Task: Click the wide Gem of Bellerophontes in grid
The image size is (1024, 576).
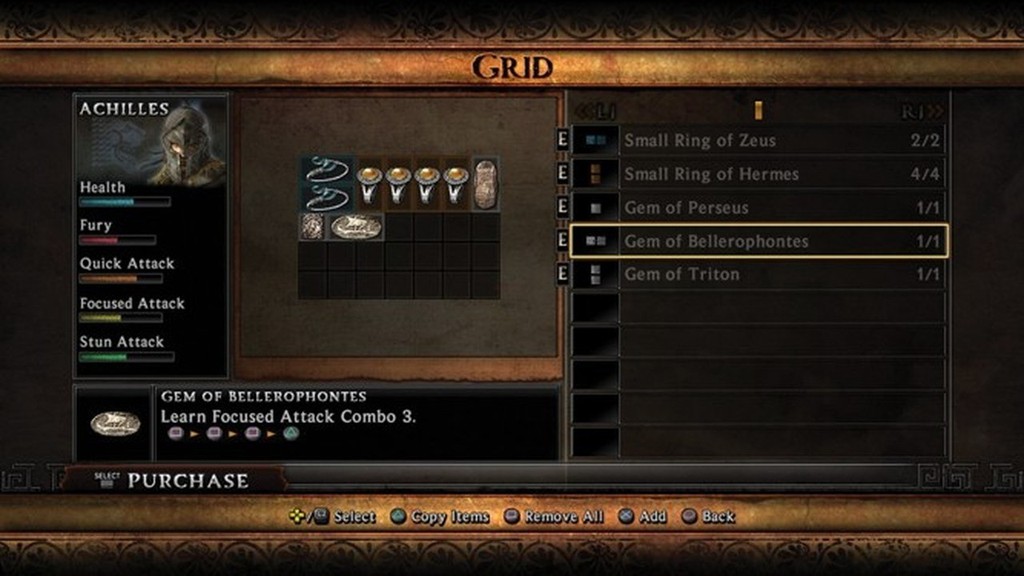Action: [356, 227]
